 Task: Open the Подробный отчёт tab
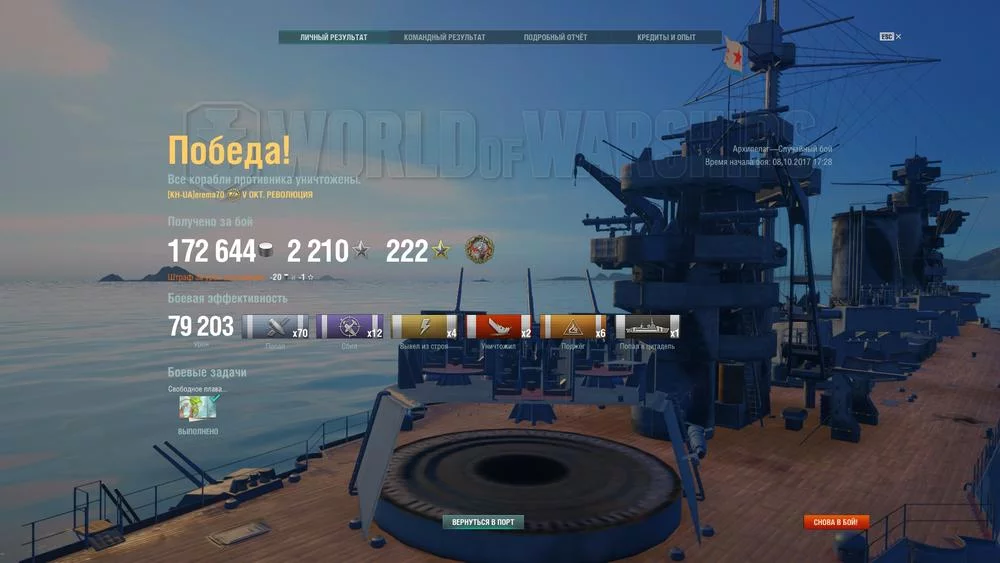coord(555,38)
